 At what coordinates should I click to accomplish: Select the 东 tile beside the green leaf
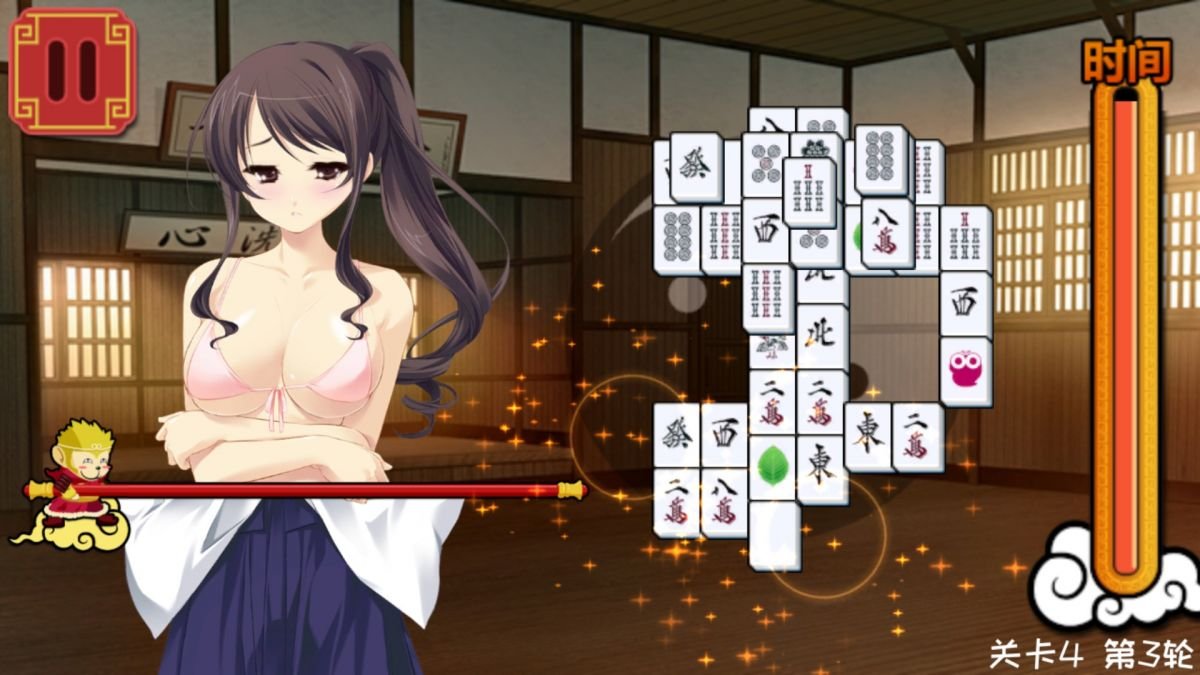821,469
